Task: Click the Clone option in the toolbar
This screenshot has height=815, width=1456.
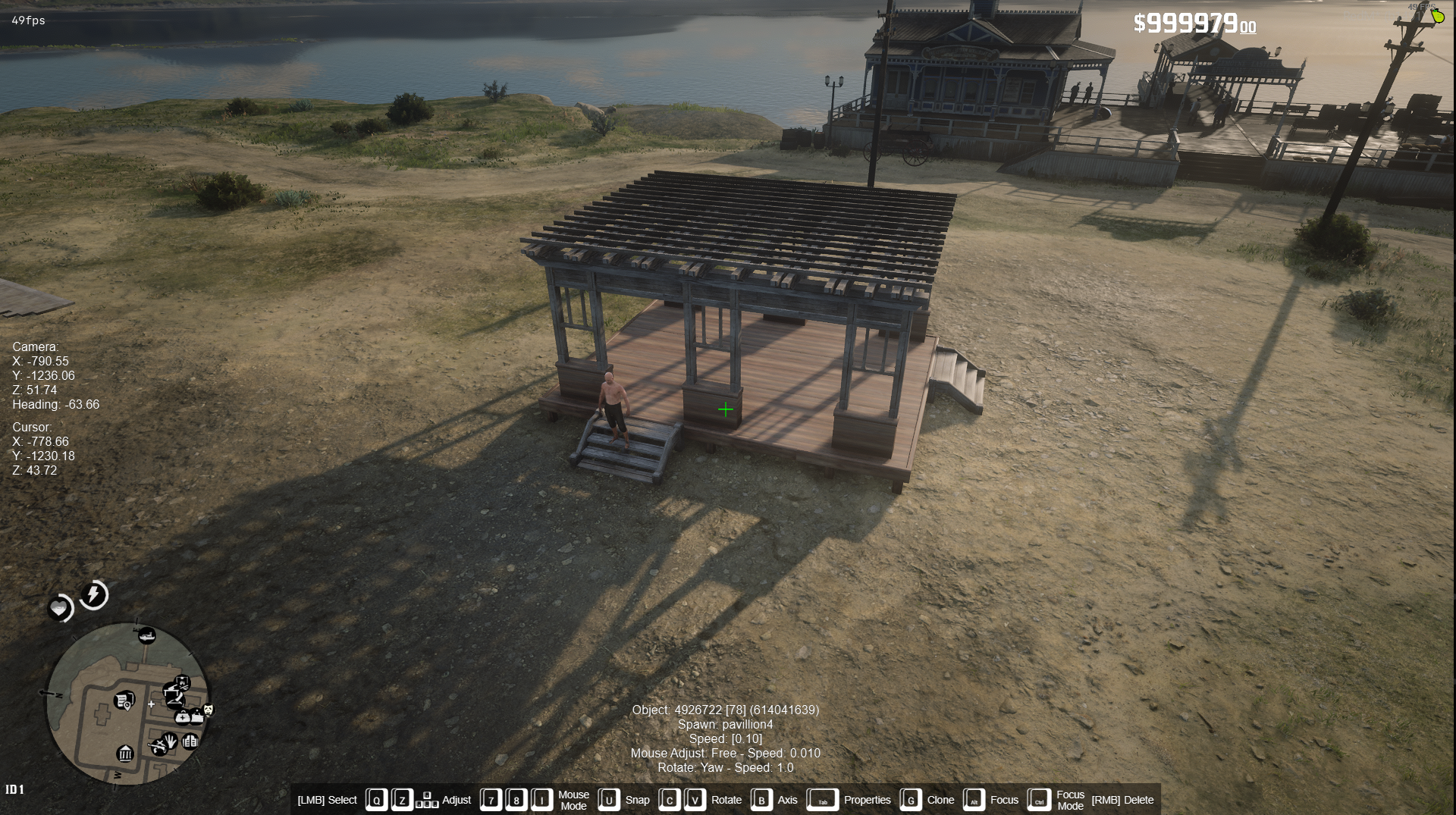Action: coord(940,800)
